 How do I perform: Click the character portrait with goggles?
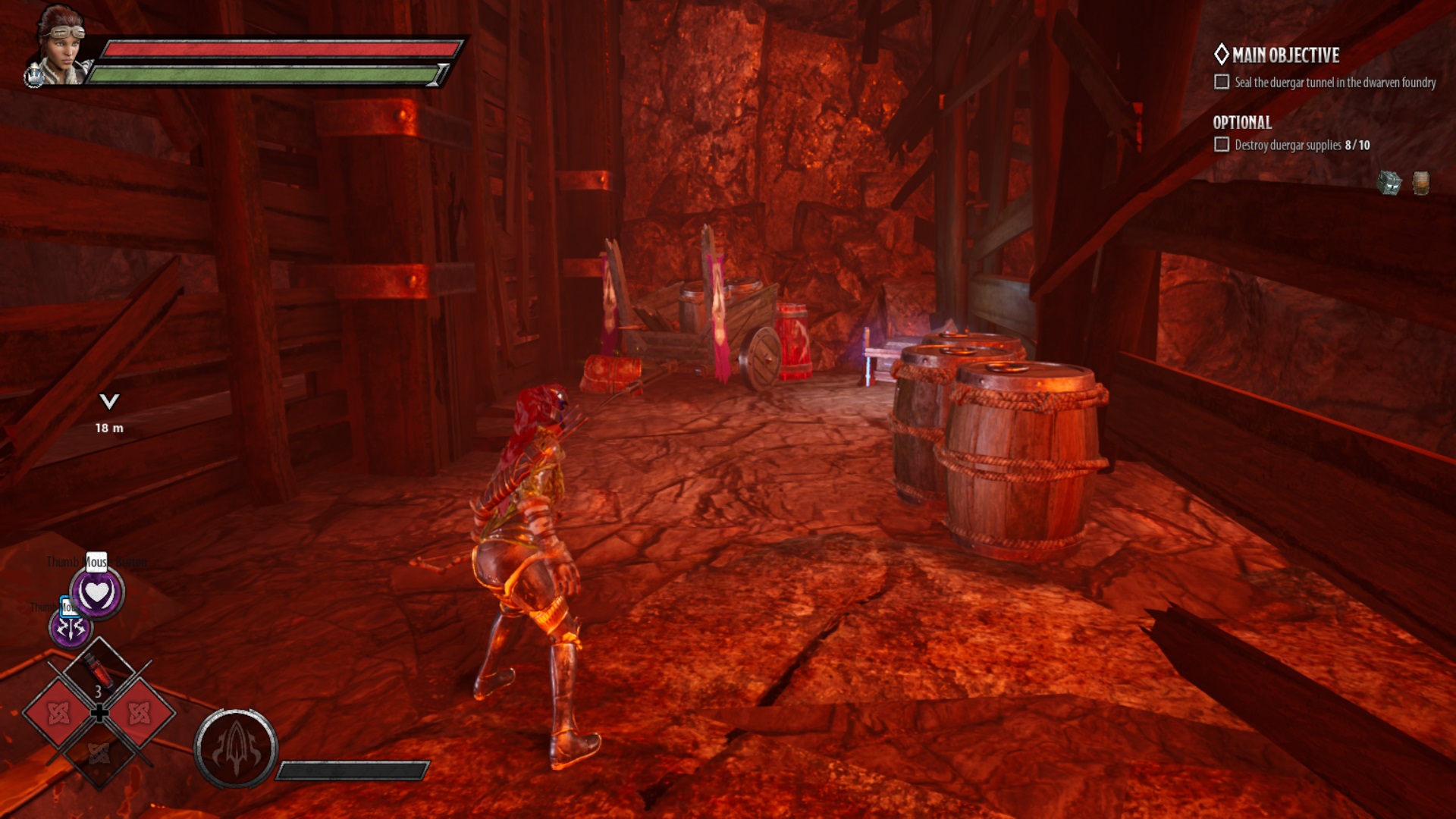pyautogui.click(x=62, y=45)
